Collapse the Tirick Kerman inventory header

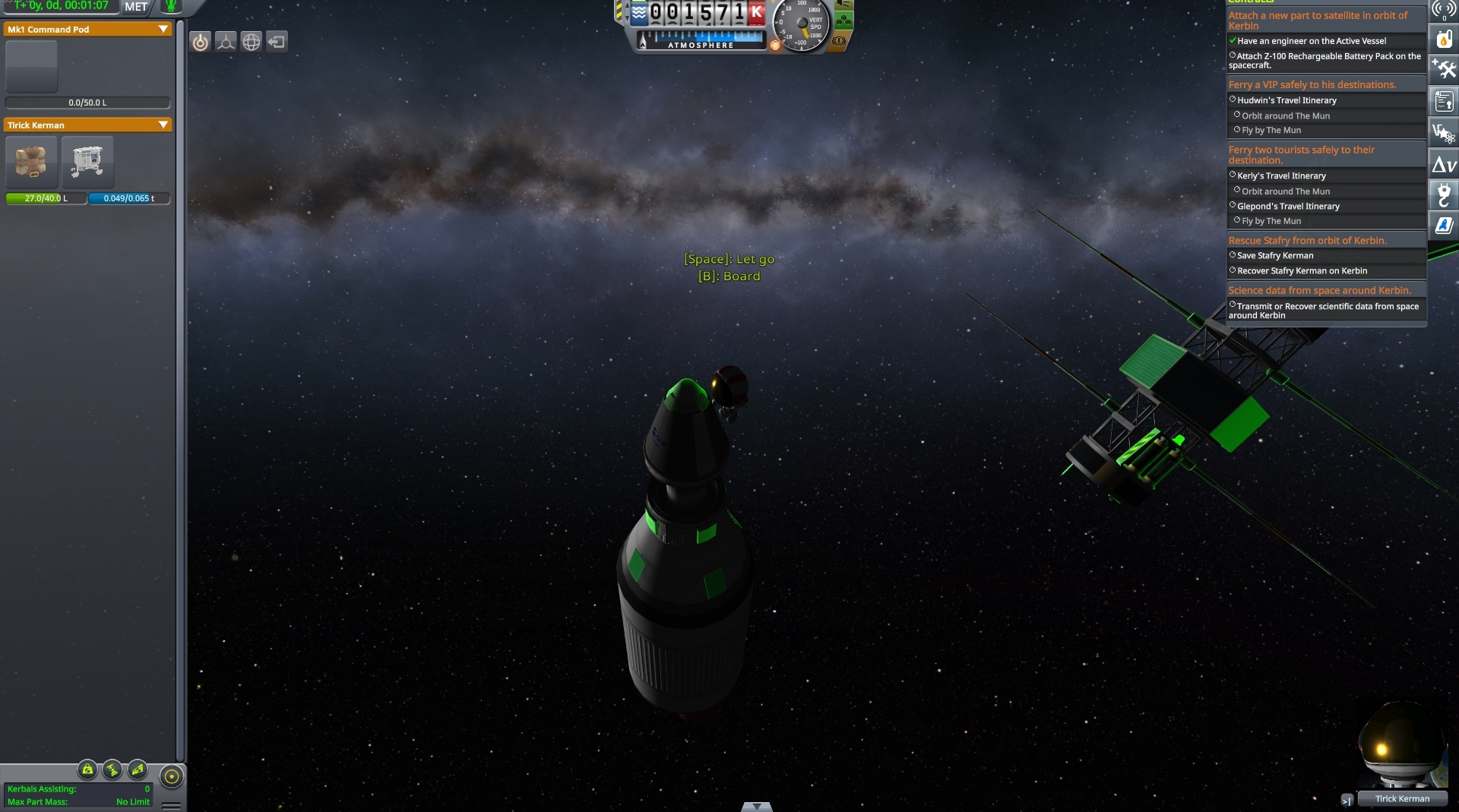[x=163, y=125]
